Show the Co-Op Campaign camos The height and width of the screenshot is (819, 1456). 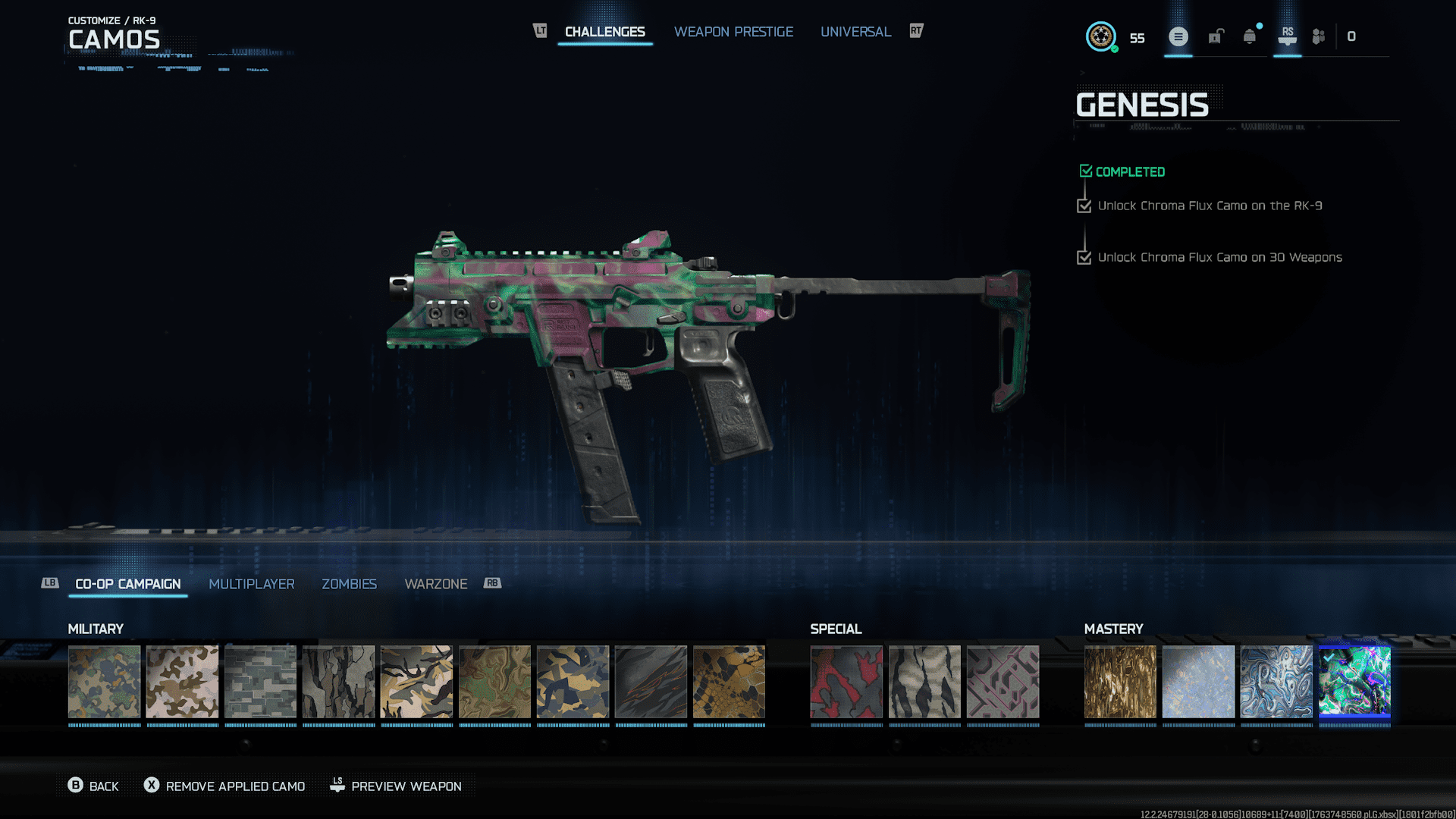(128, 584)
